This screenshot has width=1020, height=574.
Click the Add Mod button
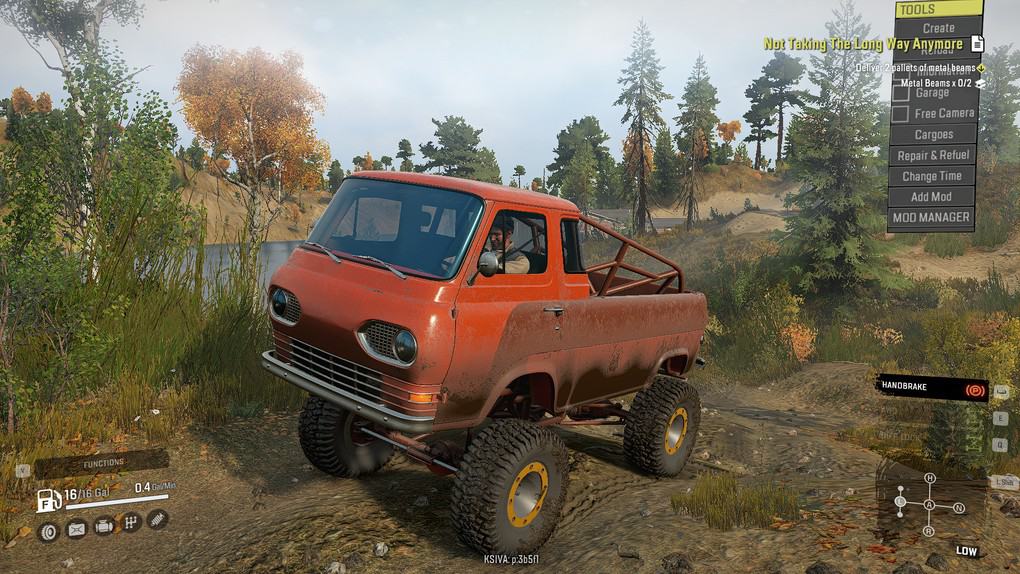(x=930, y=197)
